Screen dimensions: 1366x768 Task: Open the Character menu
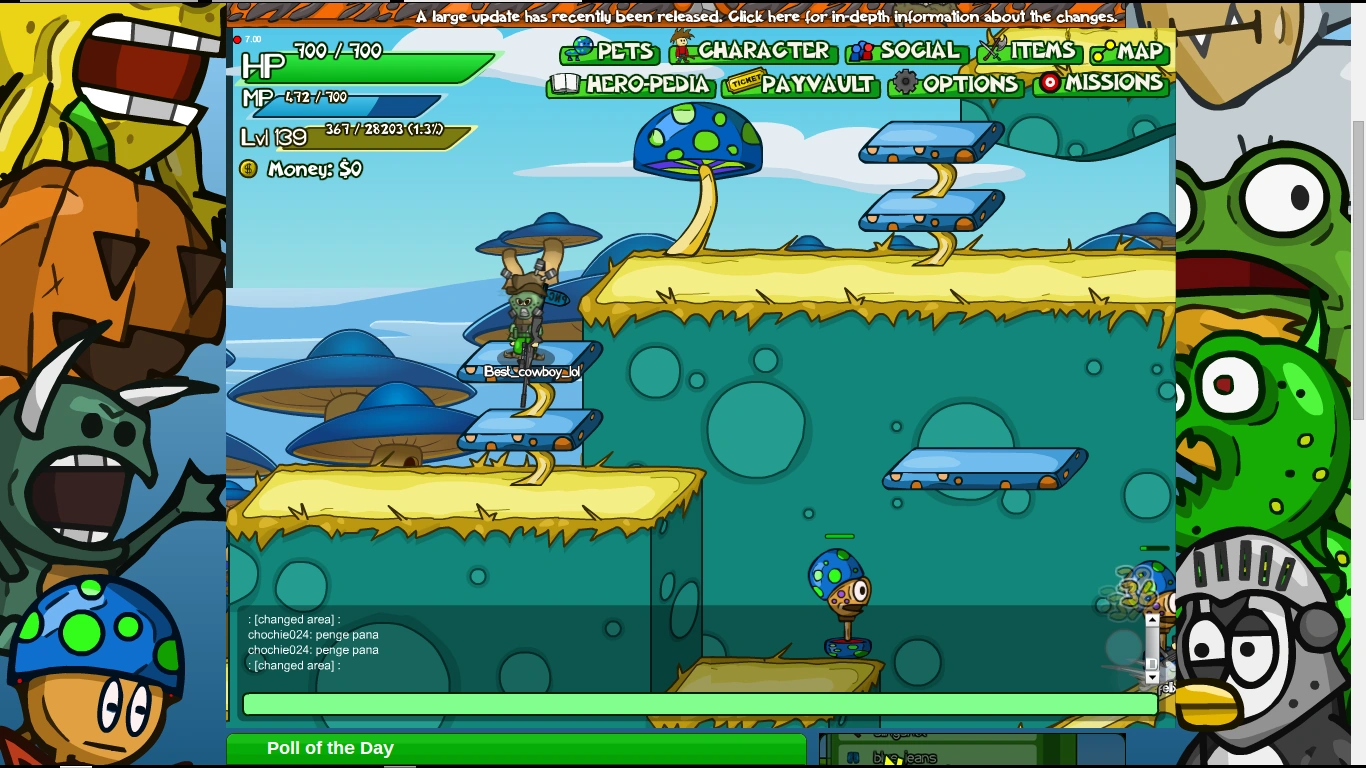(x=752, y=50)
